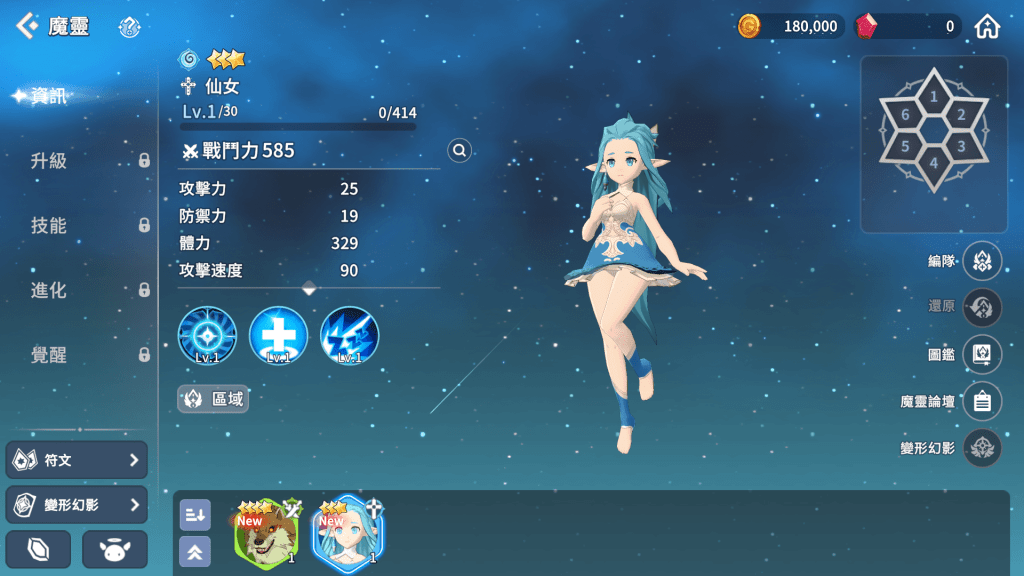Open the 圖鑑 encyclopedia

(x=982, y=355)
